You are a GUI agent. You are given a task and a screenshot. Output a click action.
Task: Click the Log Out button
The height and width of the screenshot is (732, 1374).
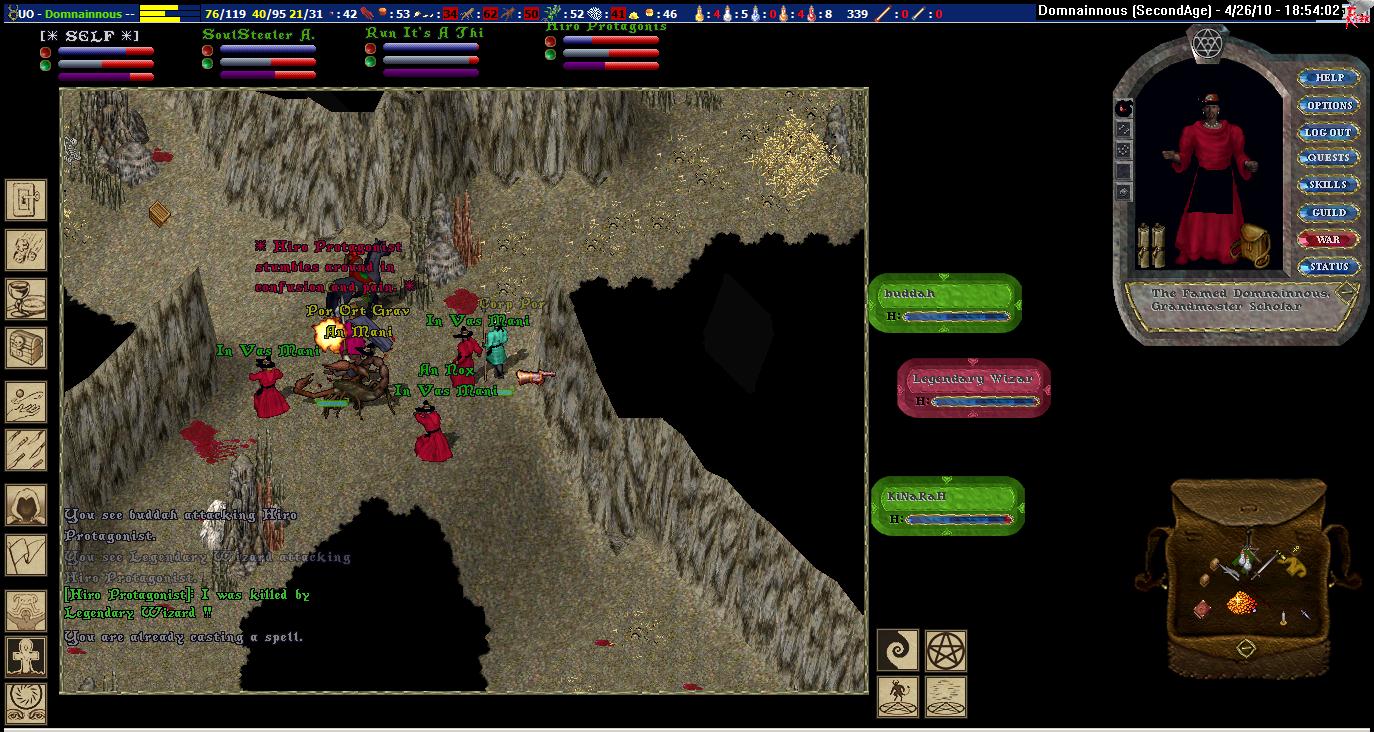click(x=1329, y=132)
